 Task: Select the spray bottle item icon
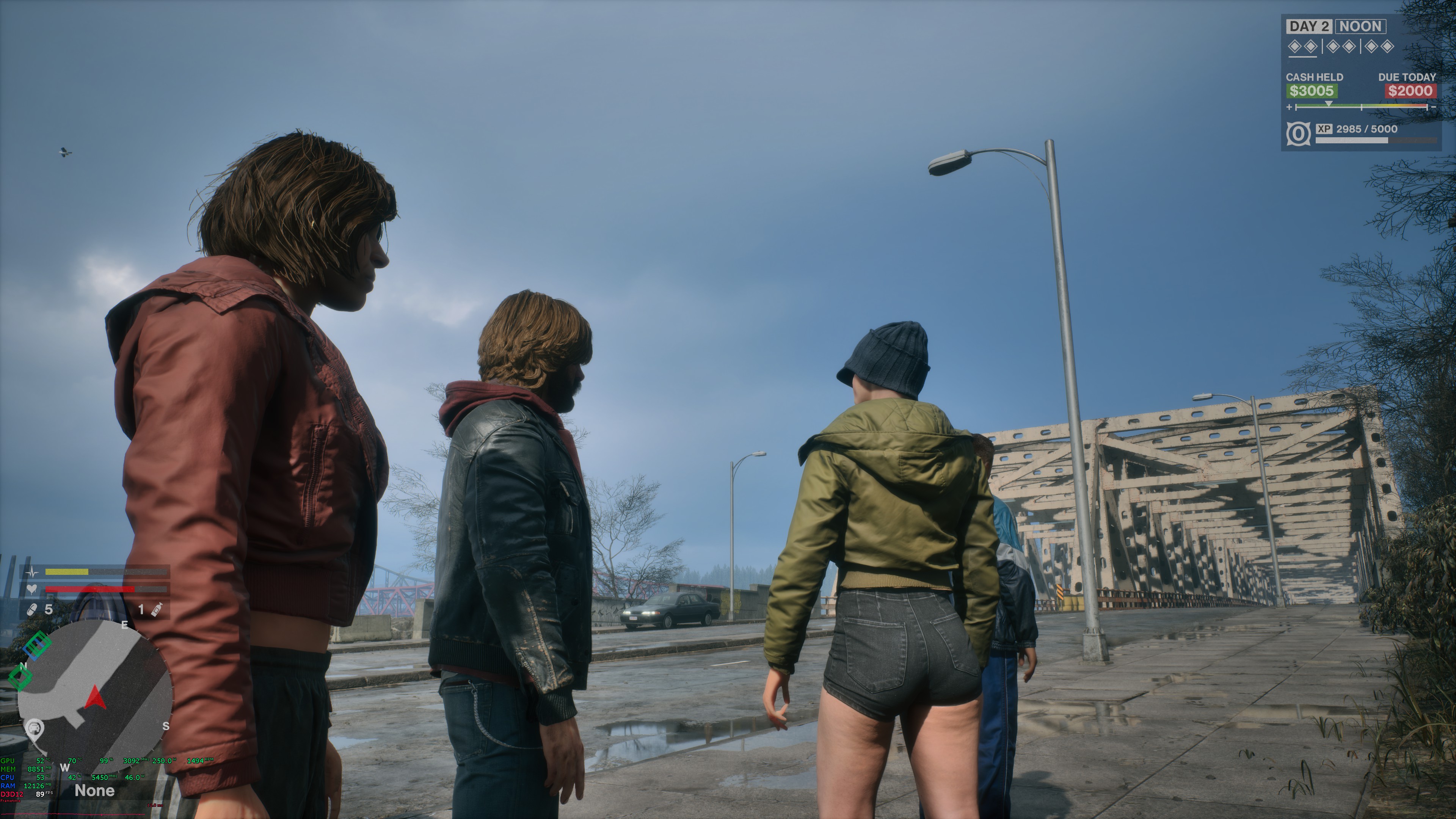[157, 609]
